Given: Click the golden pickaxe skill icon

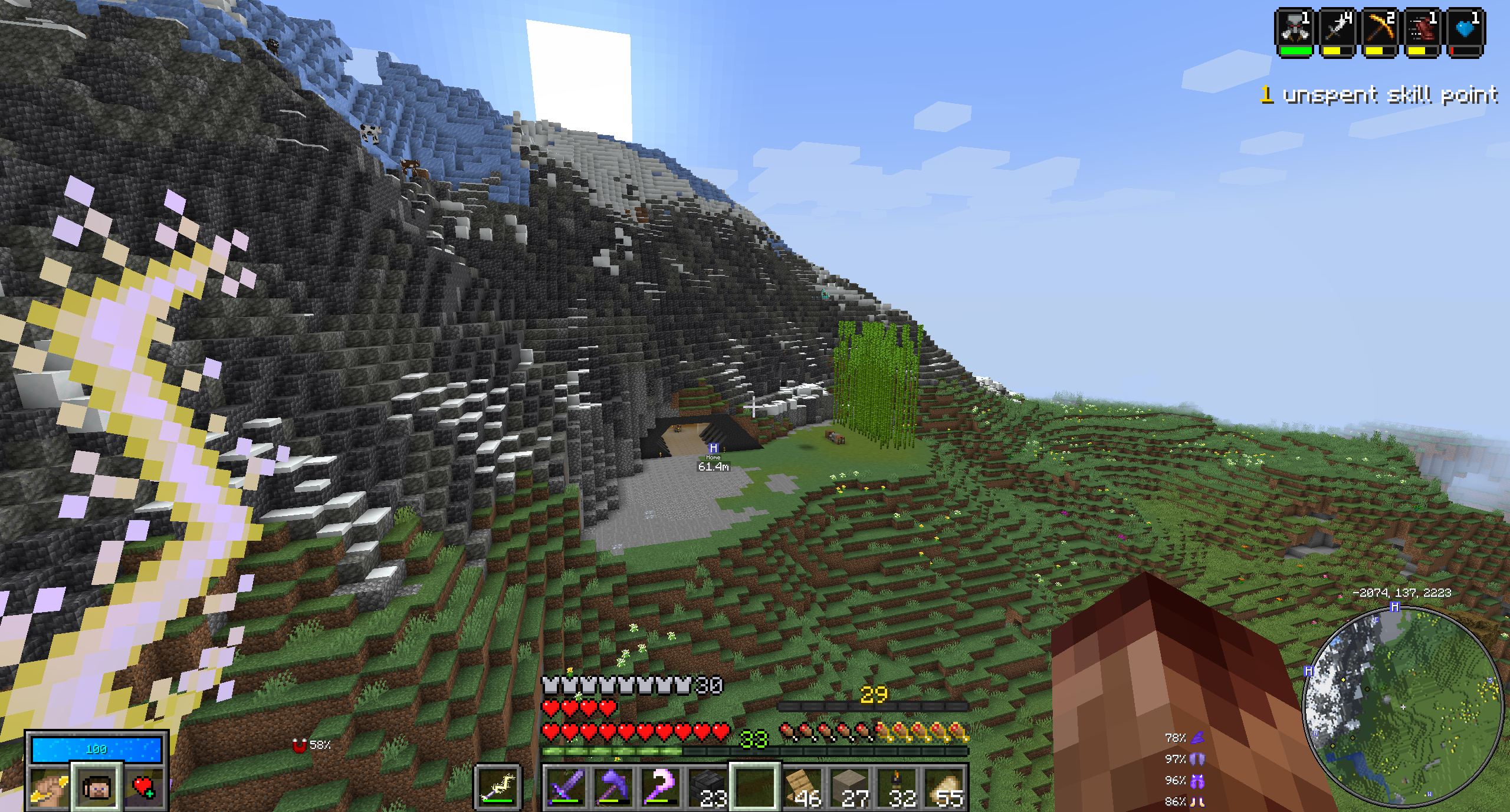Looking at the screenshot, I should tap(1380, 29).
